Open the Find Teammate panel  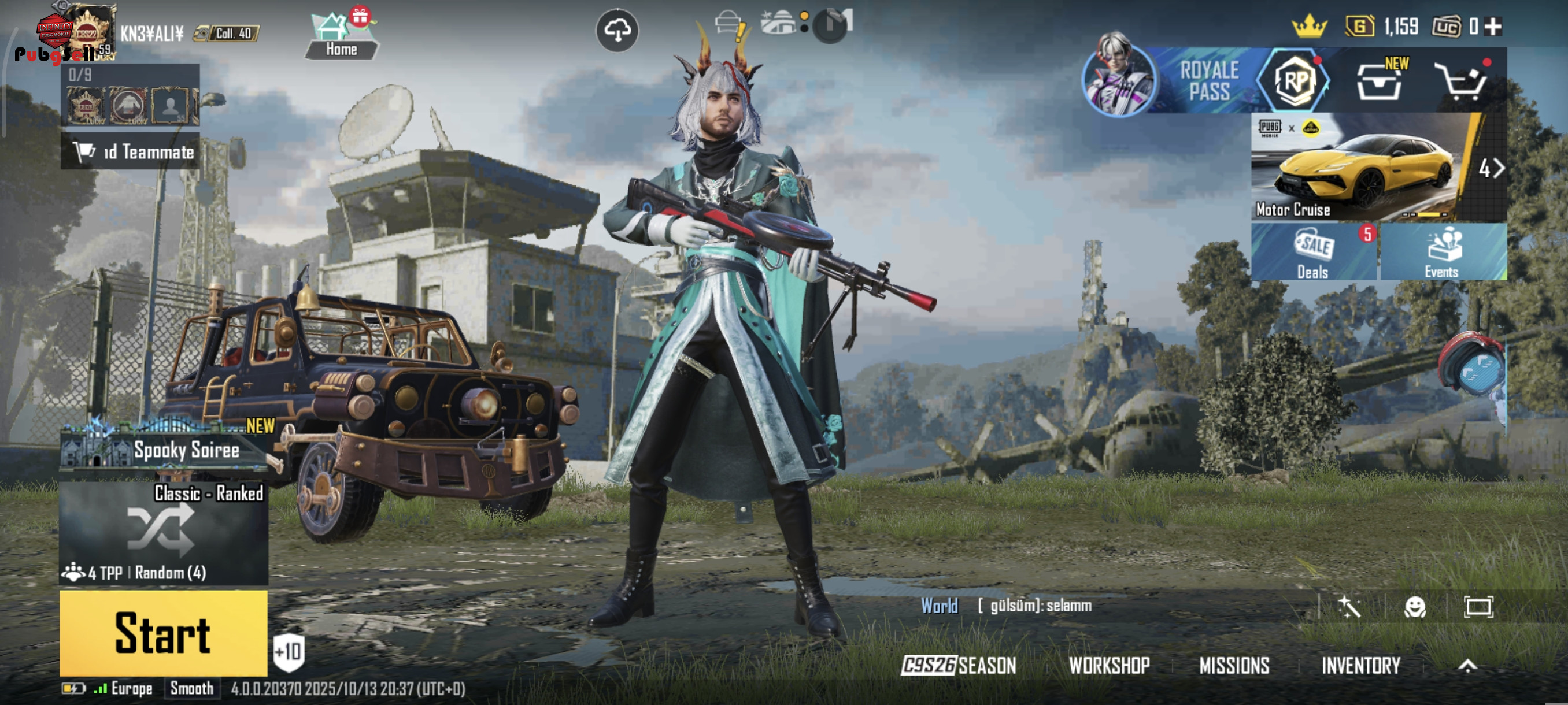pos(130,151)
